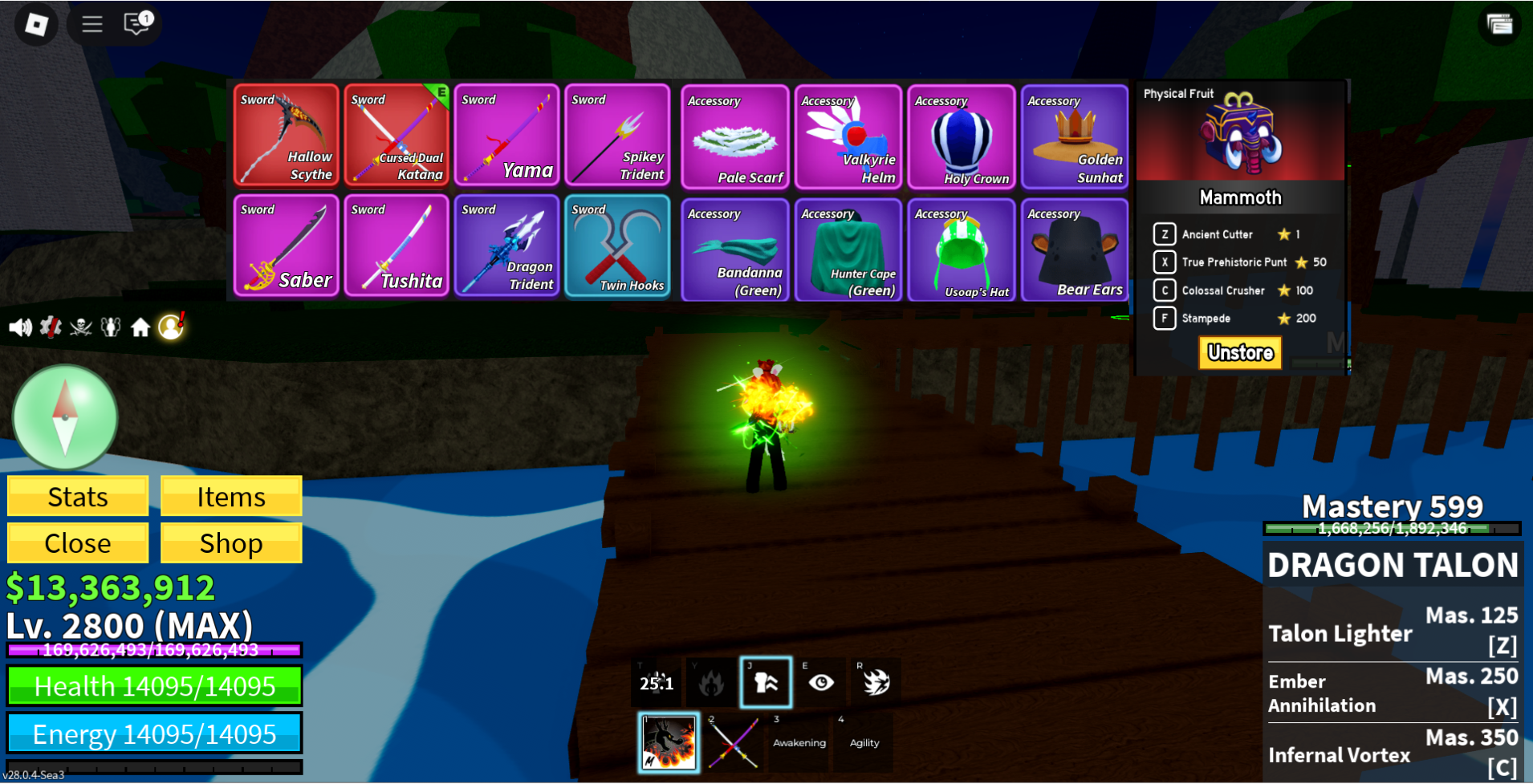Select the Bear Ears accessory
The image size is (1533, 784).
[1074, 250]
